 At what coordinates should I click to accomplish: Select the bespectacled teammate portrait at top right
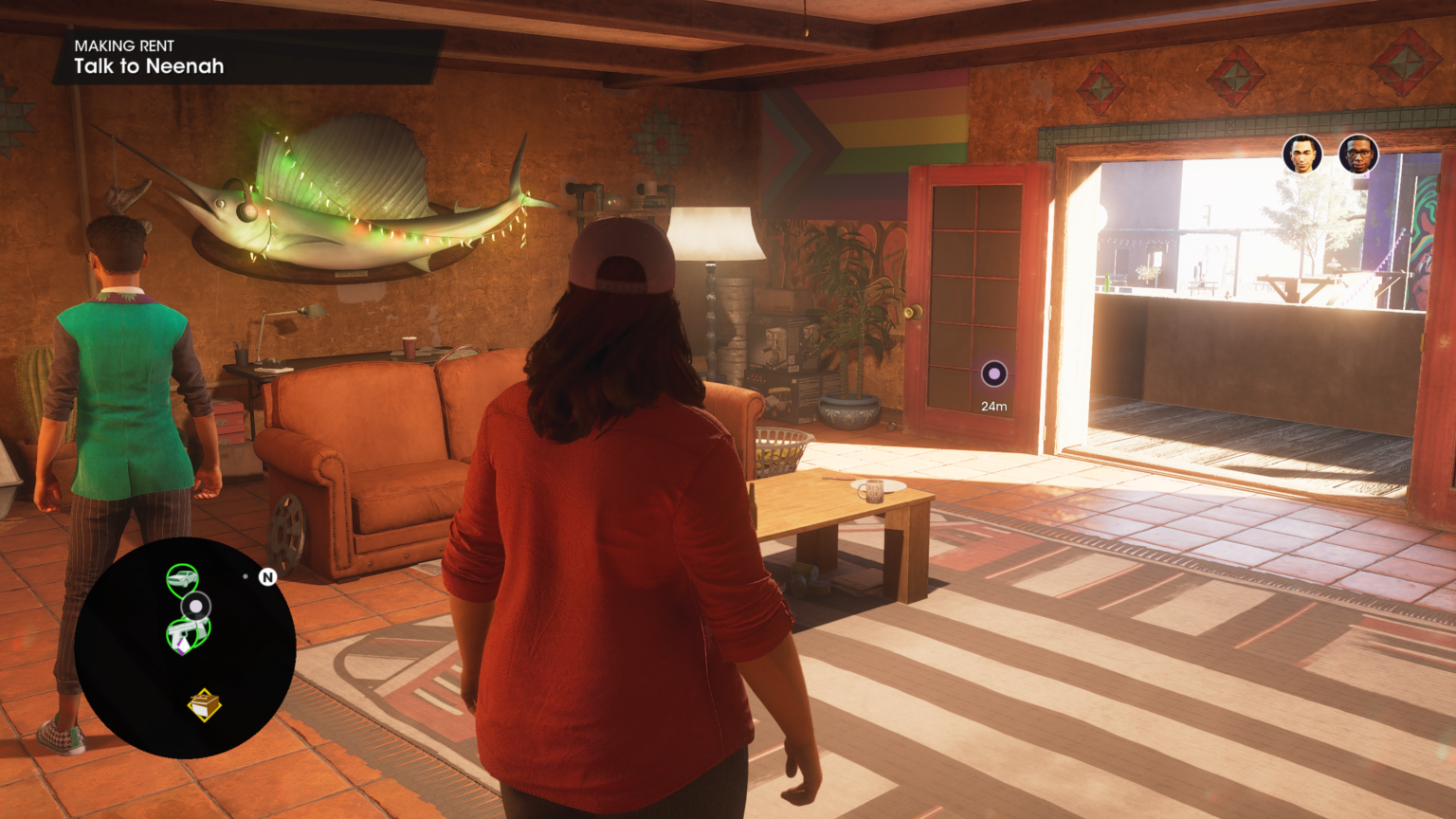click(1359, 155)
